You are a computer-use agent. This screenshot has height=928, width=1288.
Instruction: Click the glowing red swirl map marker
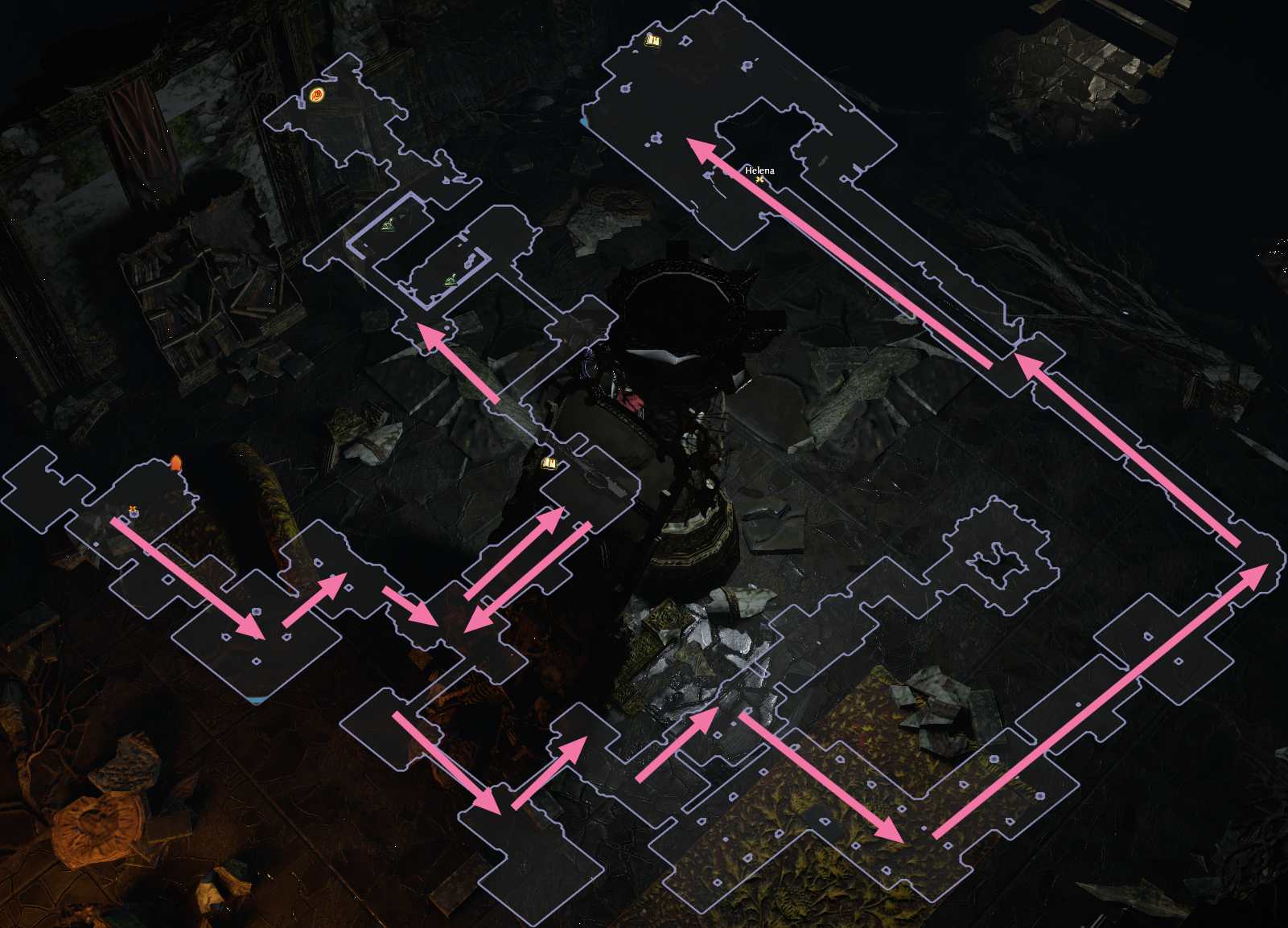317,96
